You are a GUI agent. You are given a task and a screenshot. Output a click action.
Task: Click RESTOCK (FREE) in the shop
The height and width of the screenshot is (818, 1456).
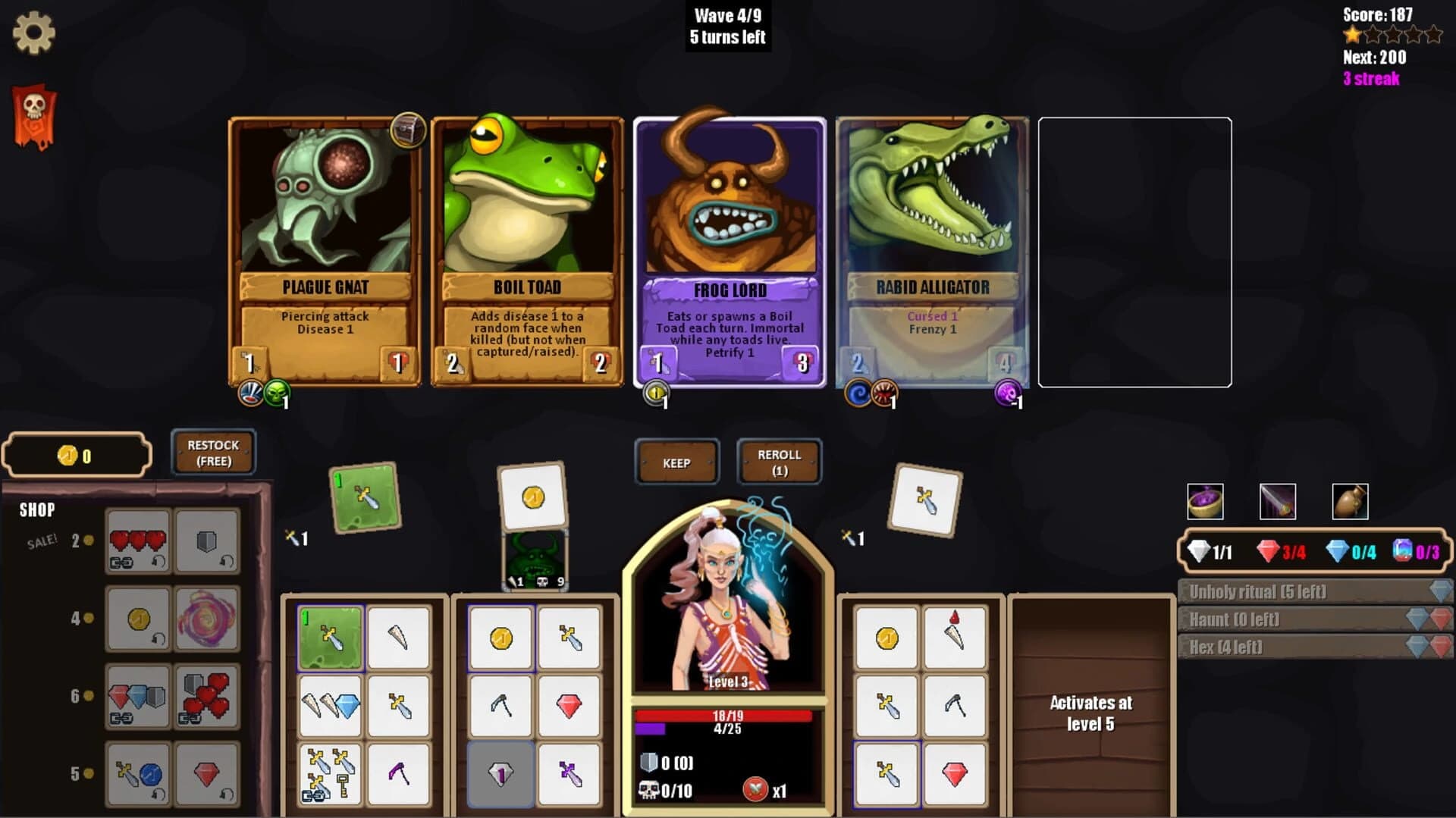pos(212,452)
